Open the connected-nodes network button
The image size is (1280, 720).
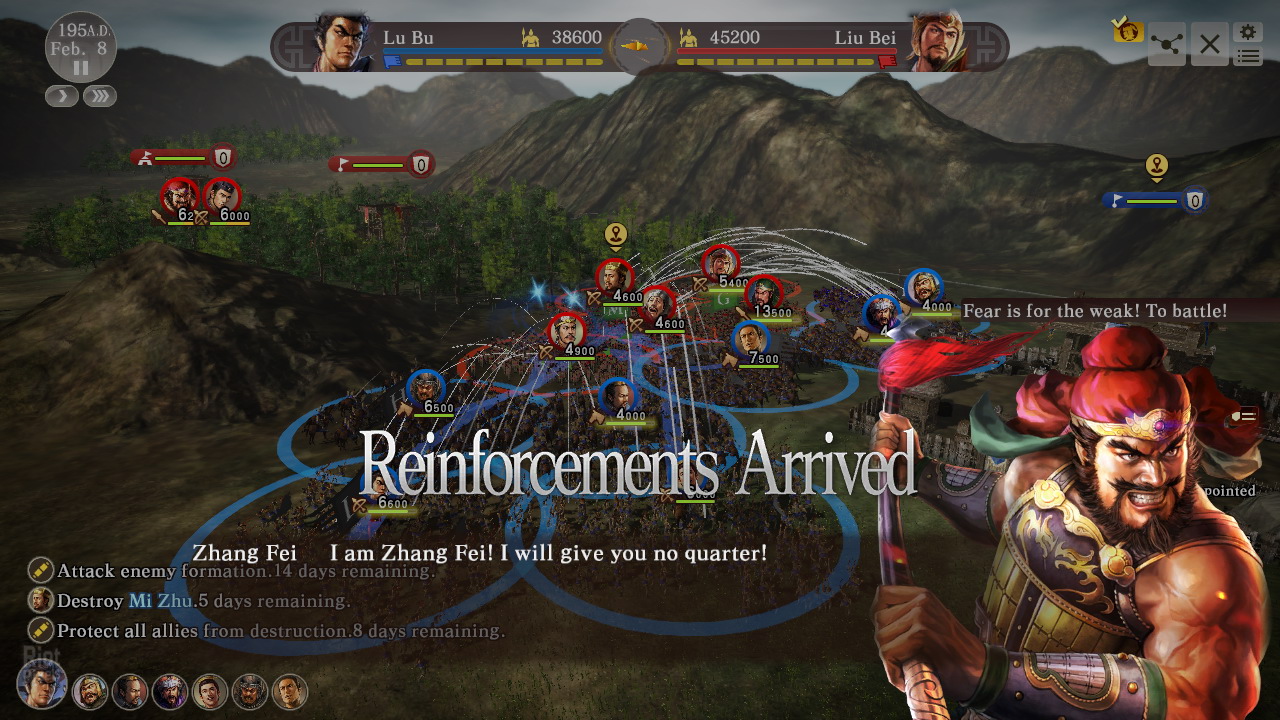click(1167, 44)
